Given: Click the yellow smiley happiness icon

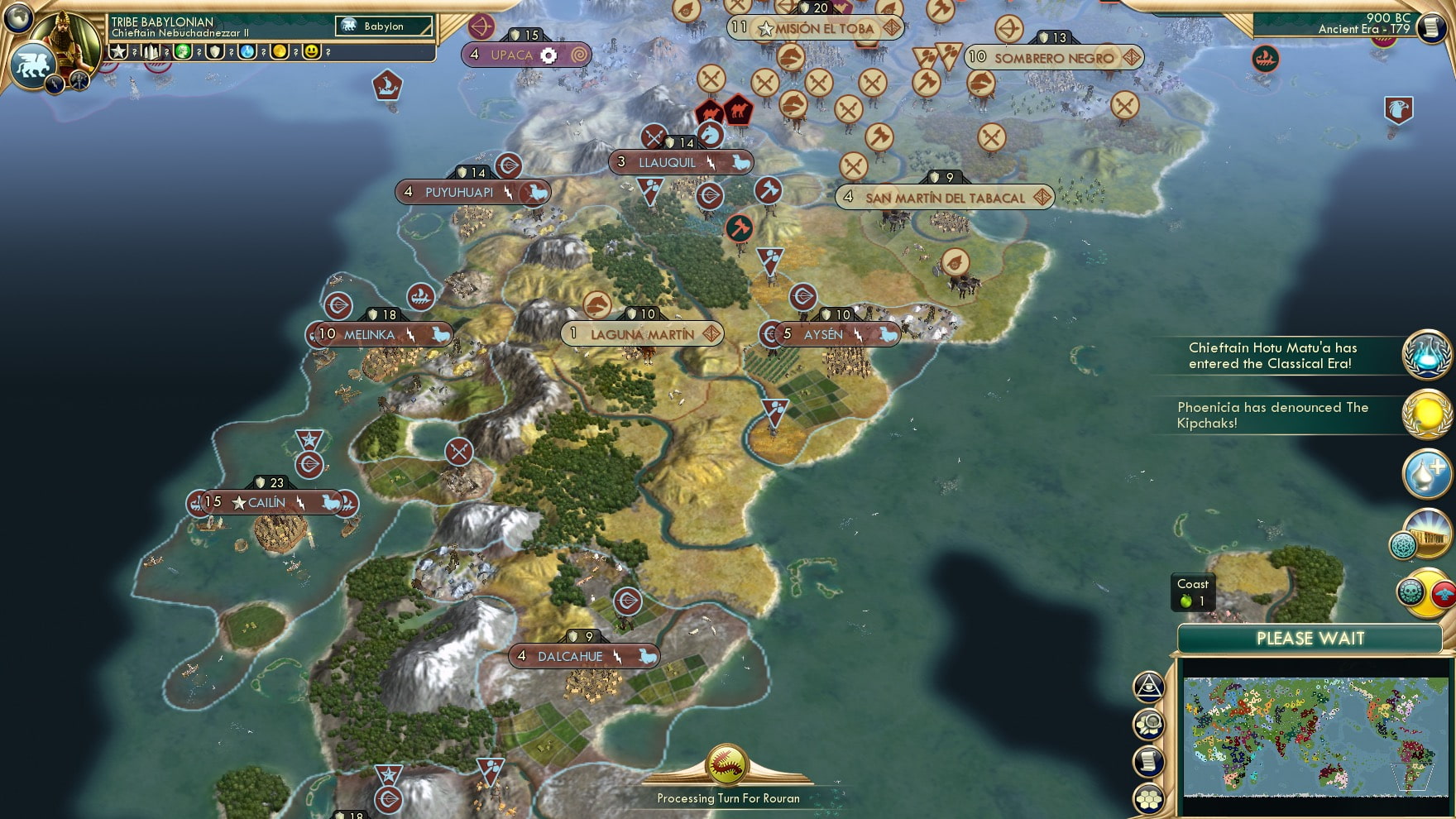Looking at the screenshot, I should 311,51.
